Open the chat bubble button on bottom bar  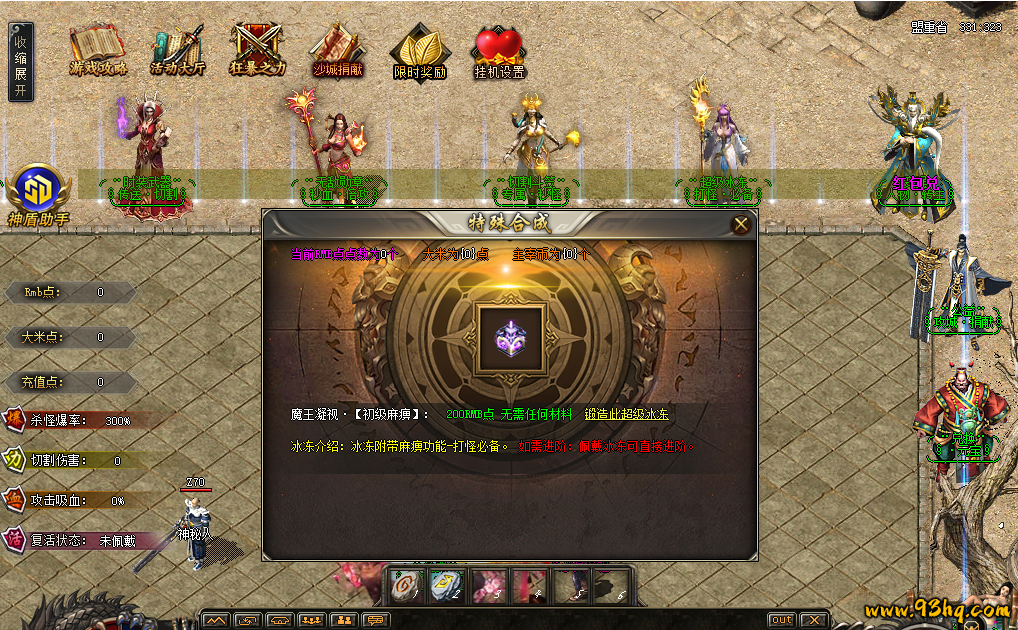(x=376, y=620)
